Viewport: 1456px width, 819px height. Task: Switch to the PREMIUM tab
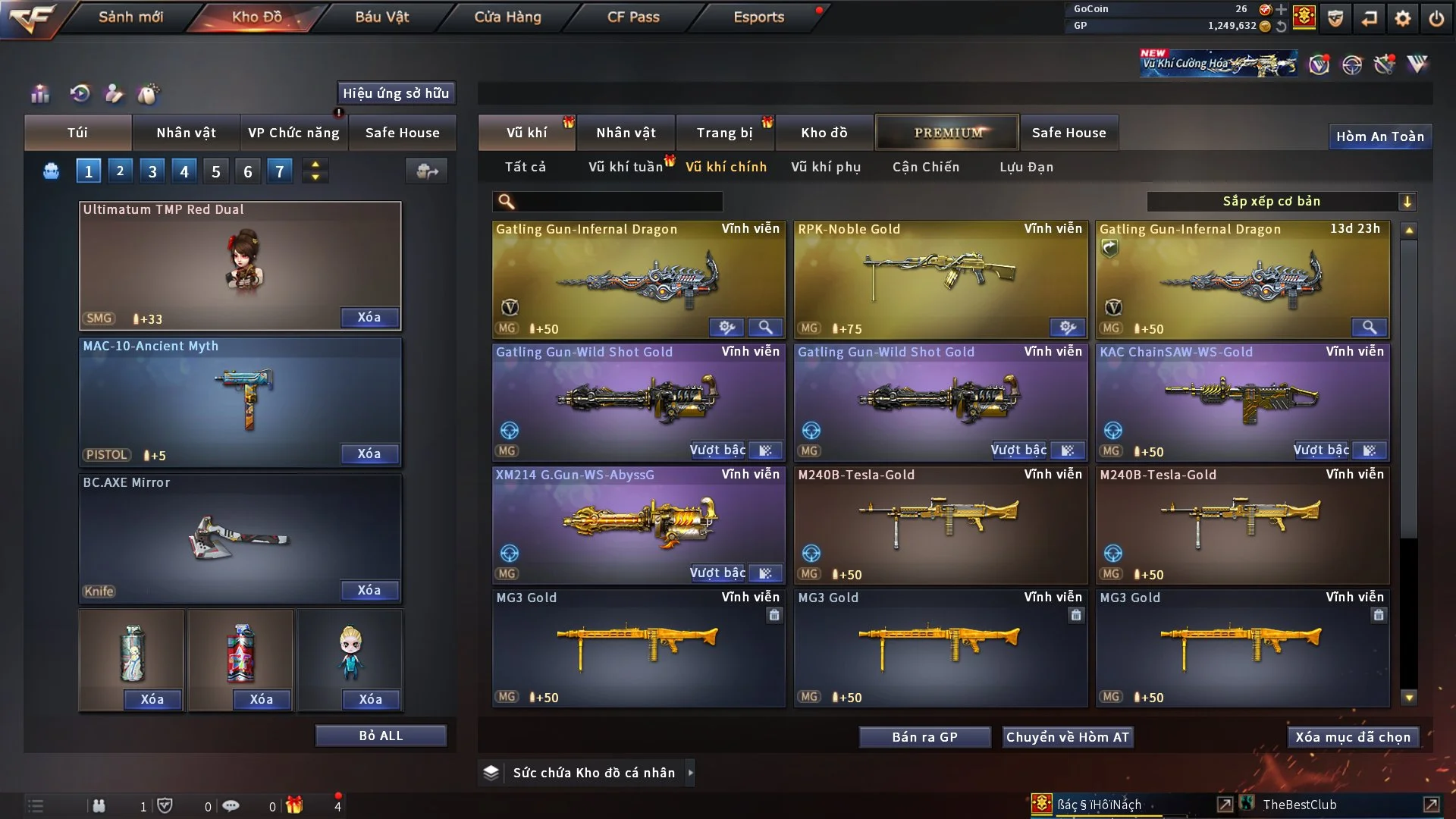[x=947, y=132]
